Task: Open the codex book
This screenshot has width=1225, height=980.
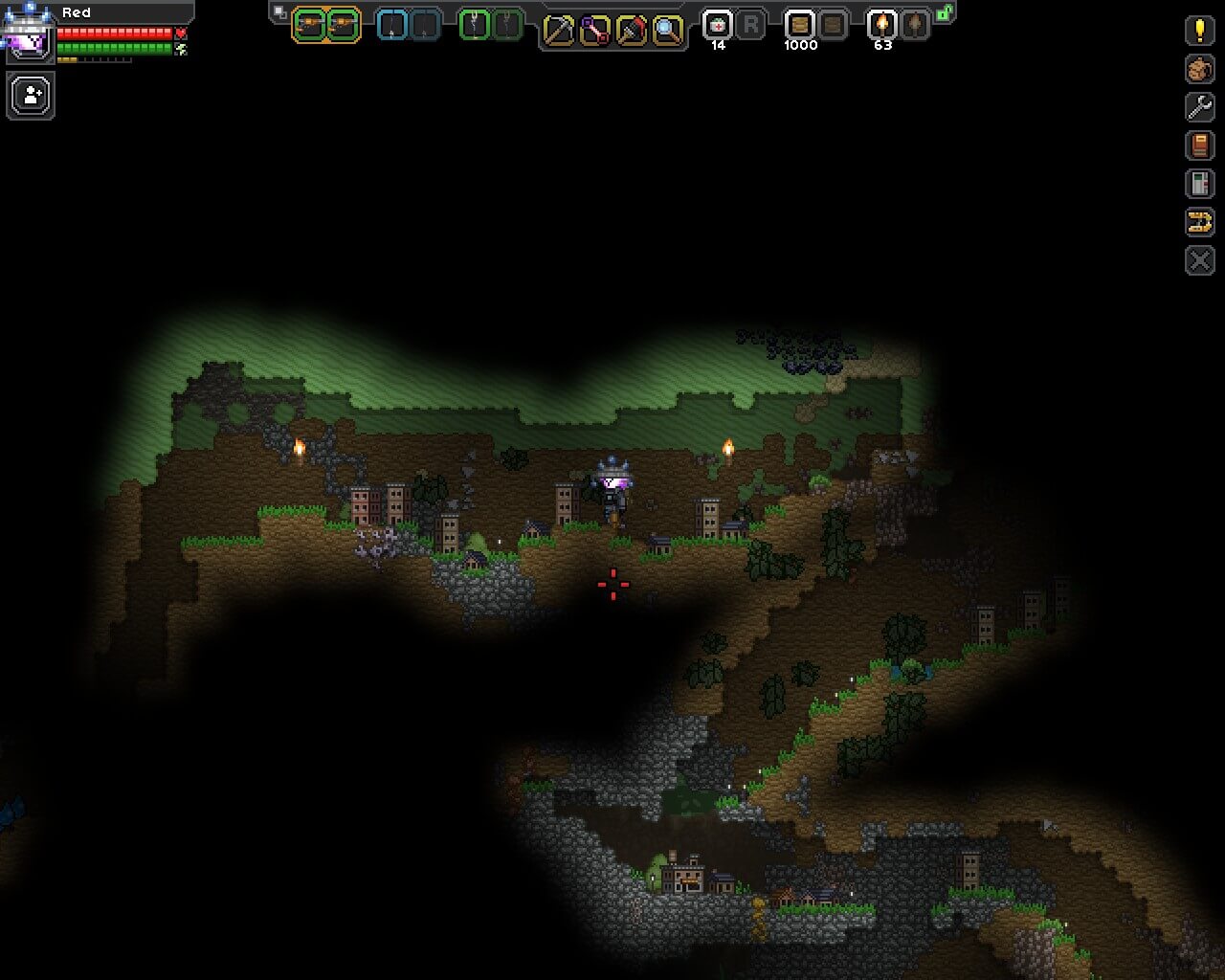Action: pos(1199,145)
